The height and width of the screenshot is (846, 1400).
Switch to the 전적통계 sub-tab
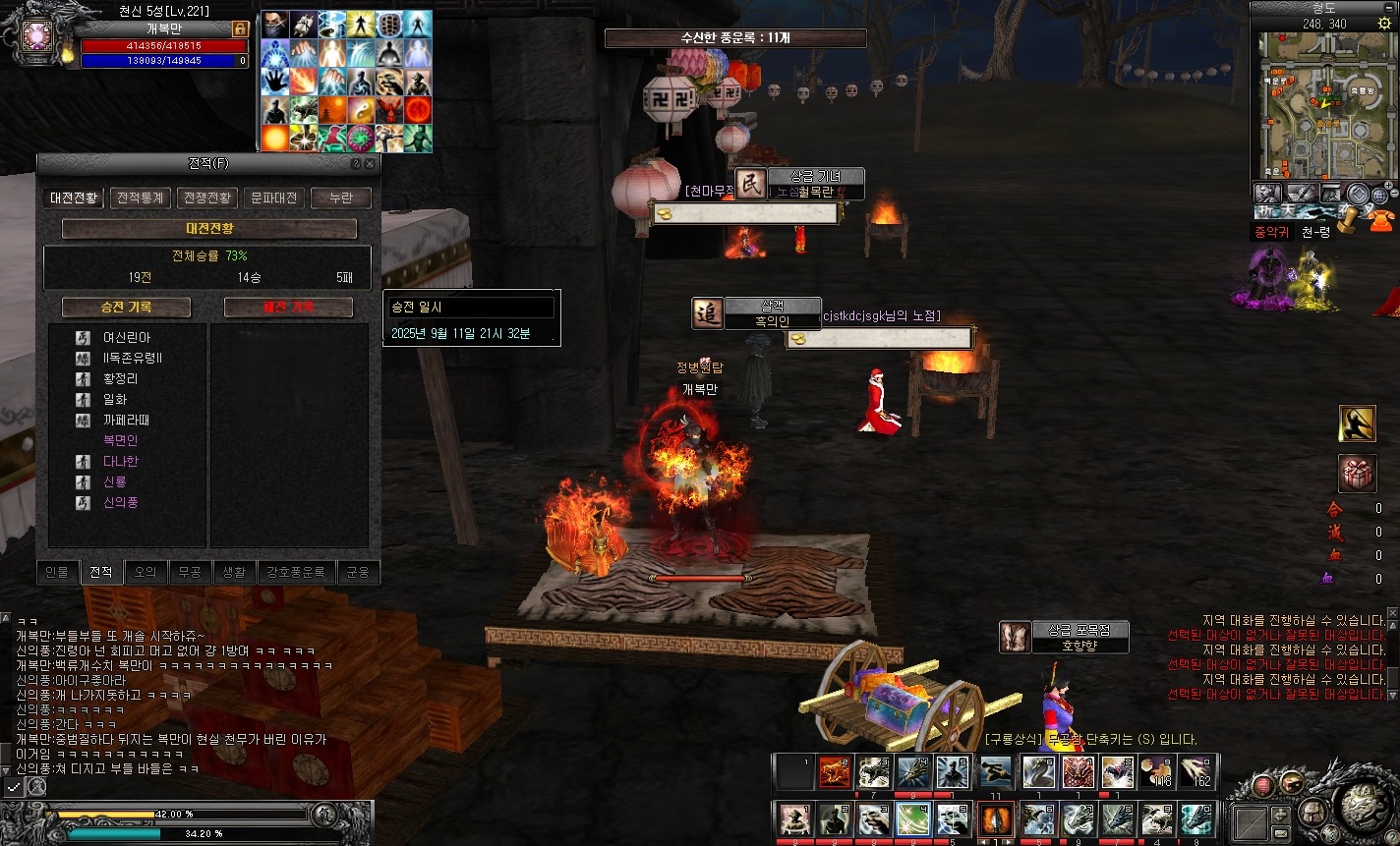pos(141,197)
